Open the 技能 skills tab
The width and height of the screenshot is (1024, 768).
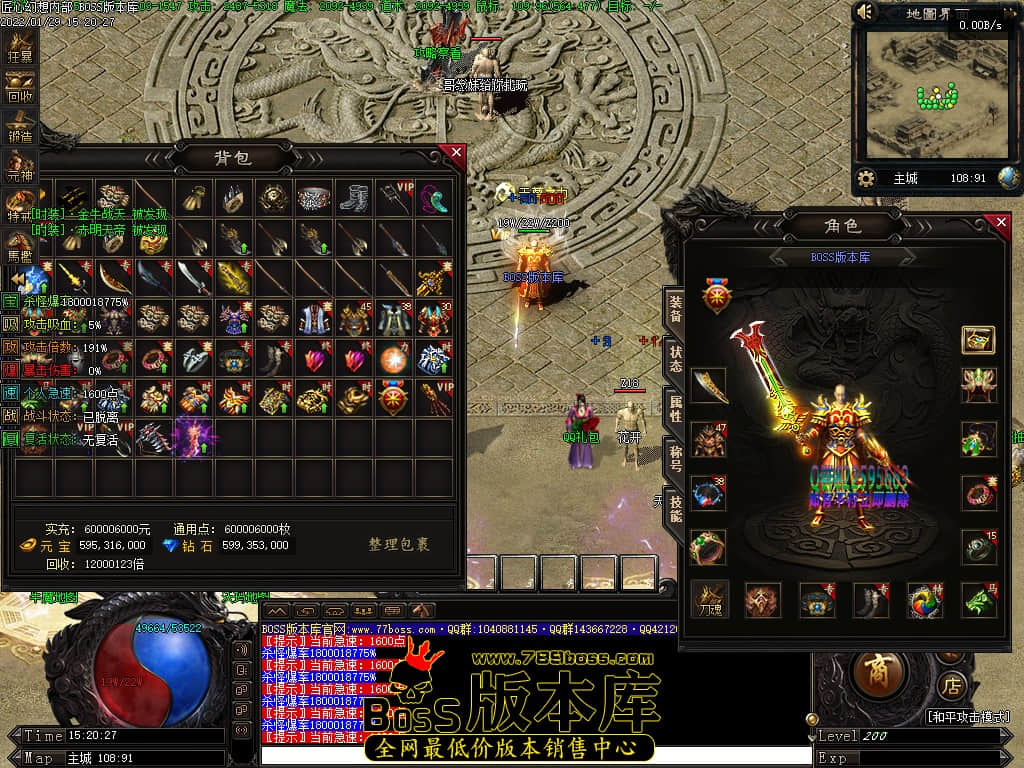pyautogui.click(x=676, y=508)
